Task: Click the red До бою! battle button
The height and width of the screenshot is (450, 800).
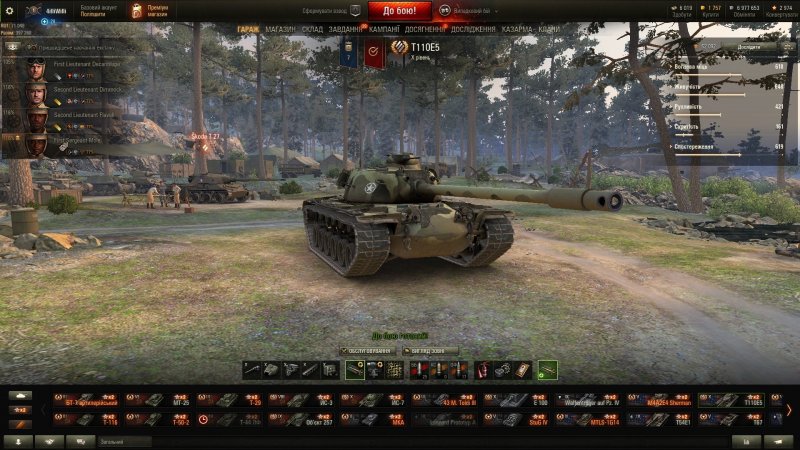Action: (x=400, y=11)
